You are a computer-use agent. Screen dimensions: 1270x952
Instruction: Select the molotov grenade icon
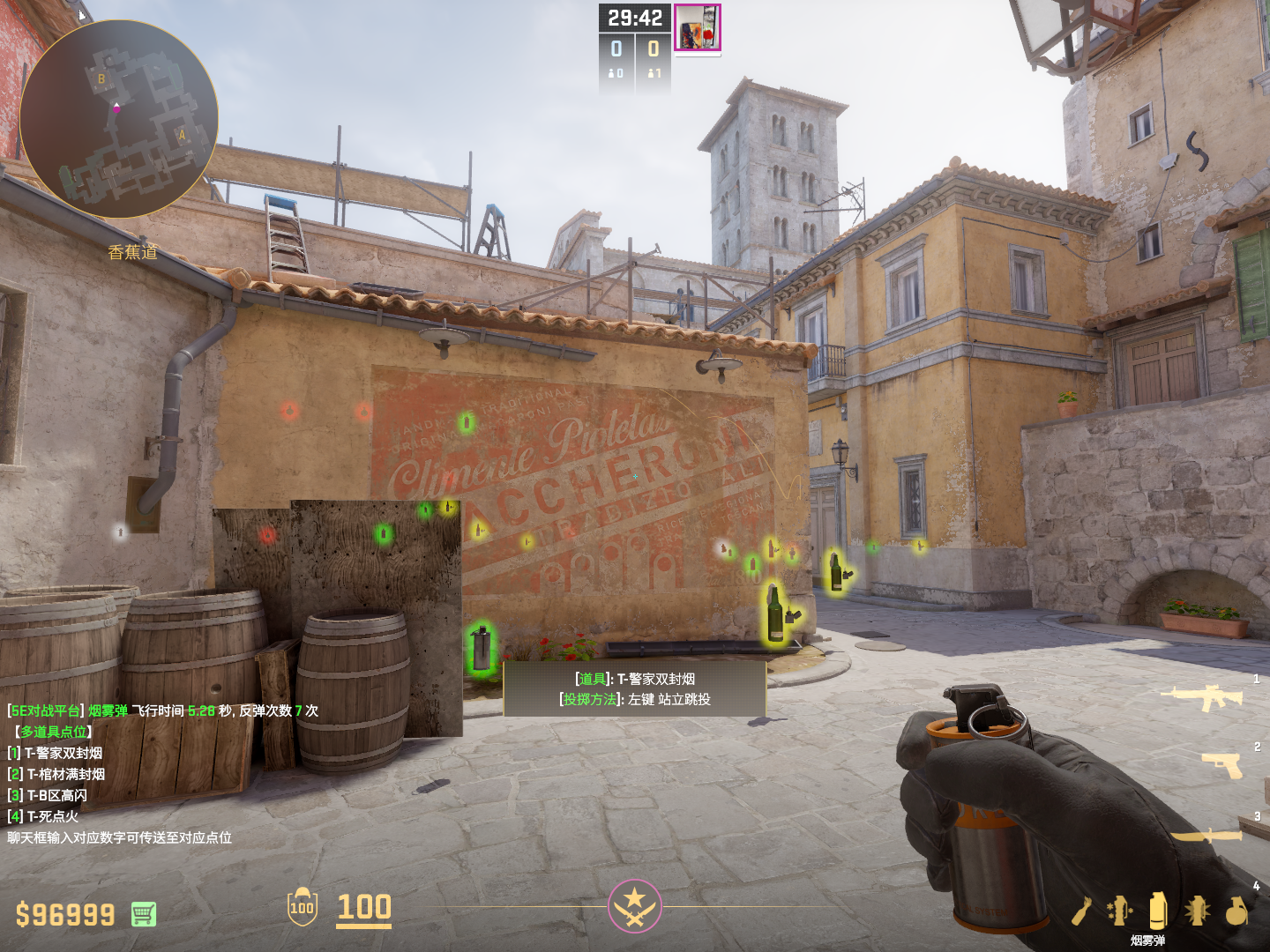coord(1082,911)
